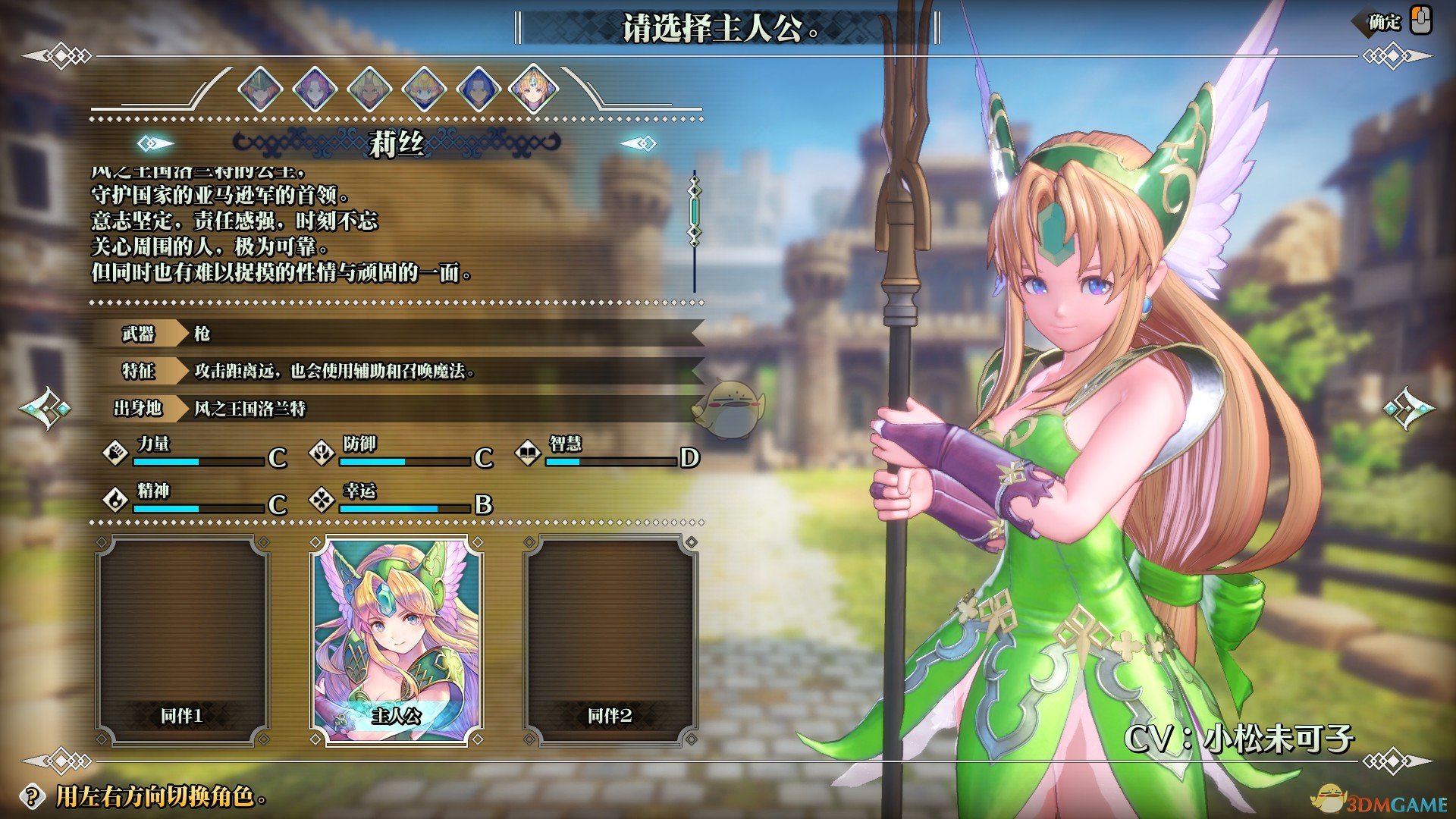Switch to next character with right screen arrow

[x=1409, y=409]
